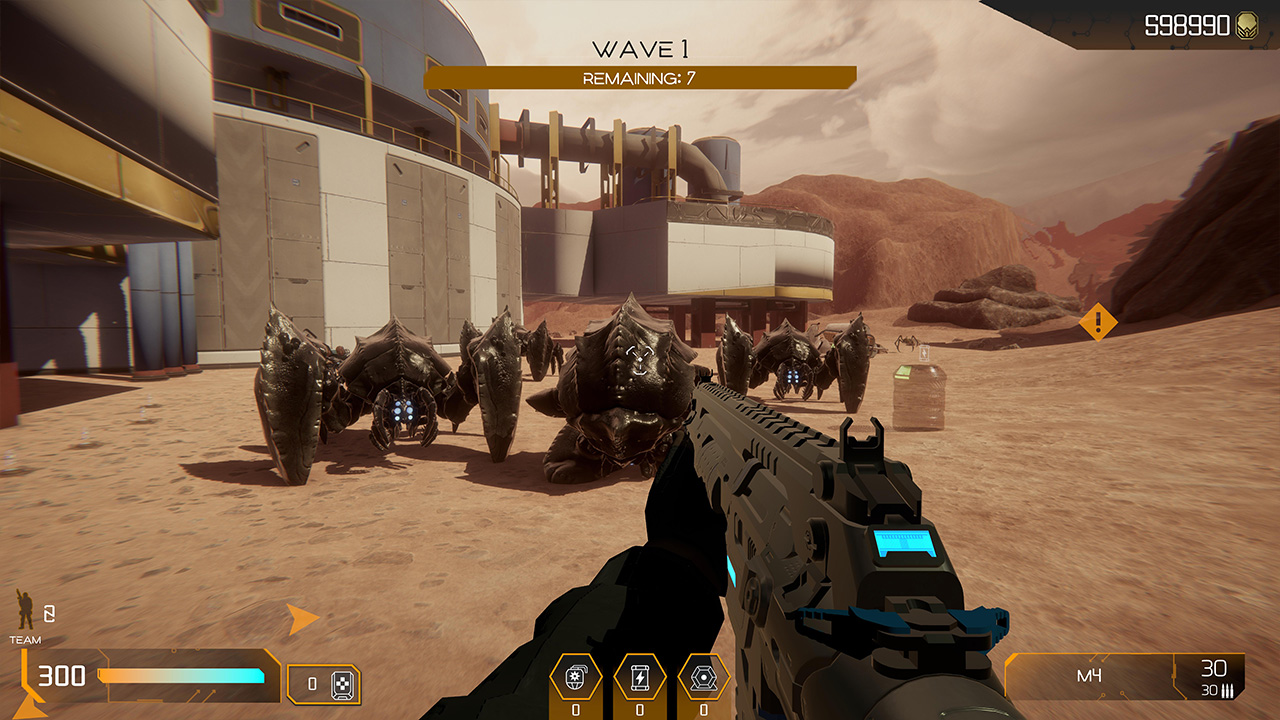Click the TEAM soldier silhouette icon
Screen dimensions: 1280x720
coord(23,608)
